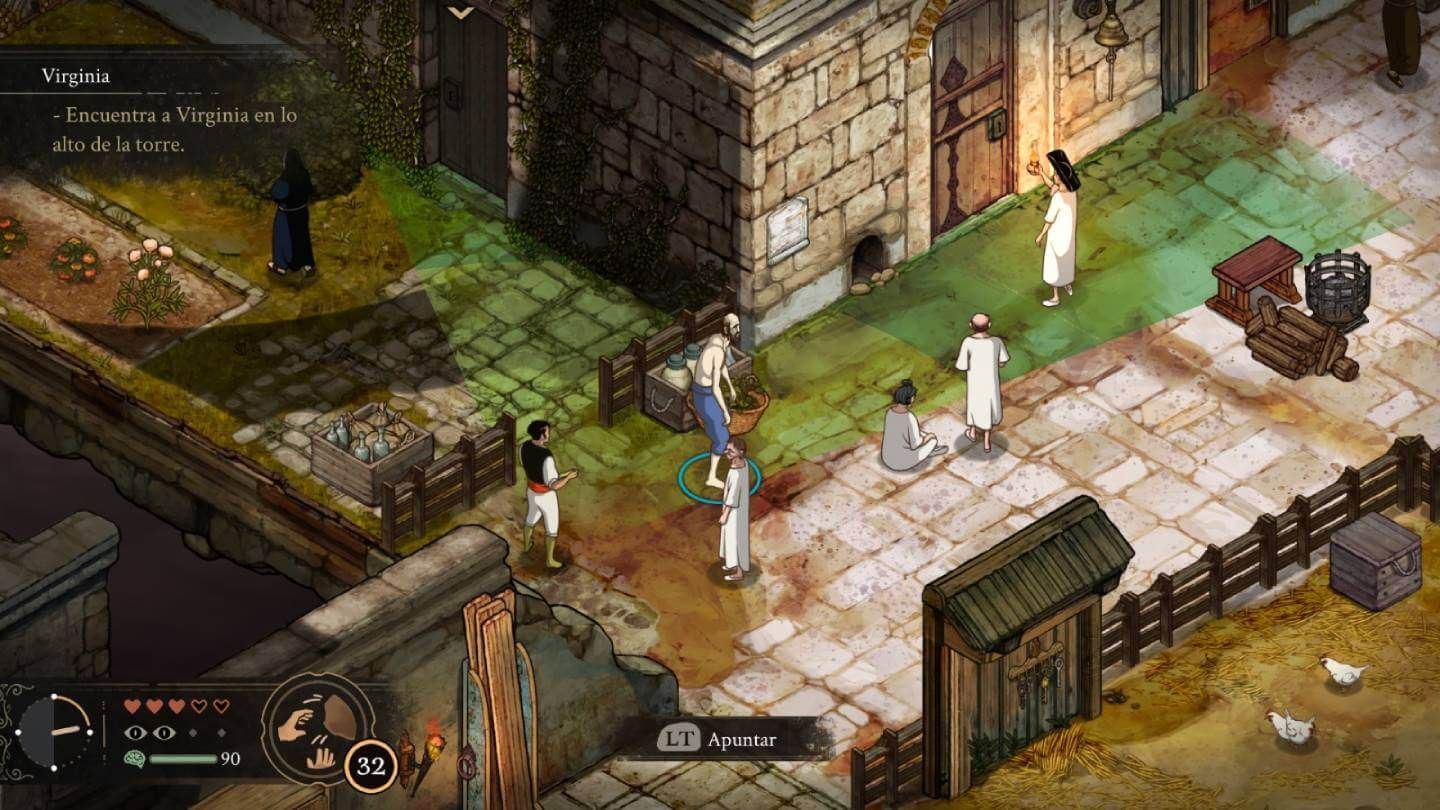1440x810 pixels.
Task: Click the green brain sanity icon
Action: pos(134,757)
